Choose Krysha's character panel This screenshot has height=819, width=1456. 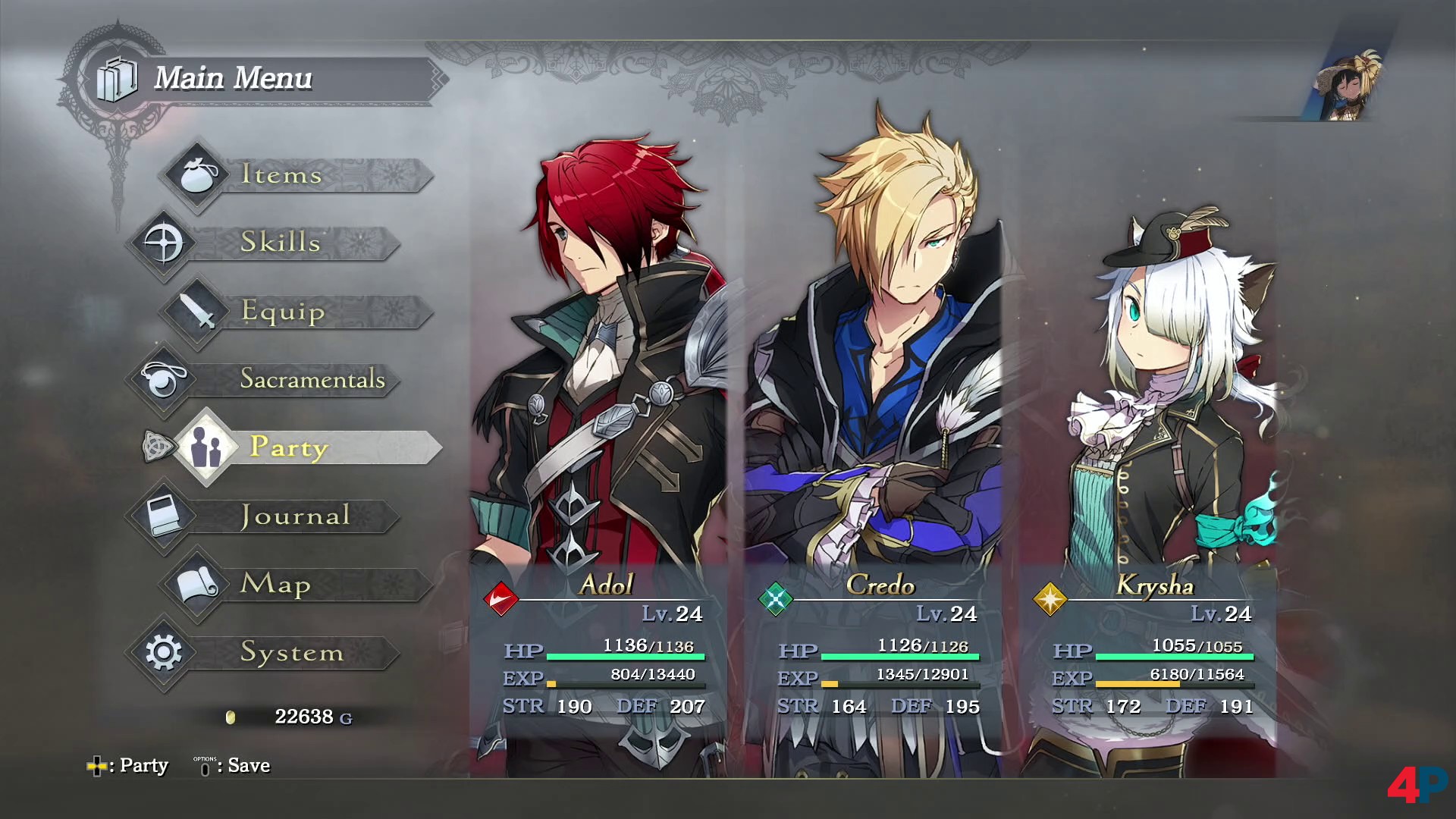point(1150,455)
